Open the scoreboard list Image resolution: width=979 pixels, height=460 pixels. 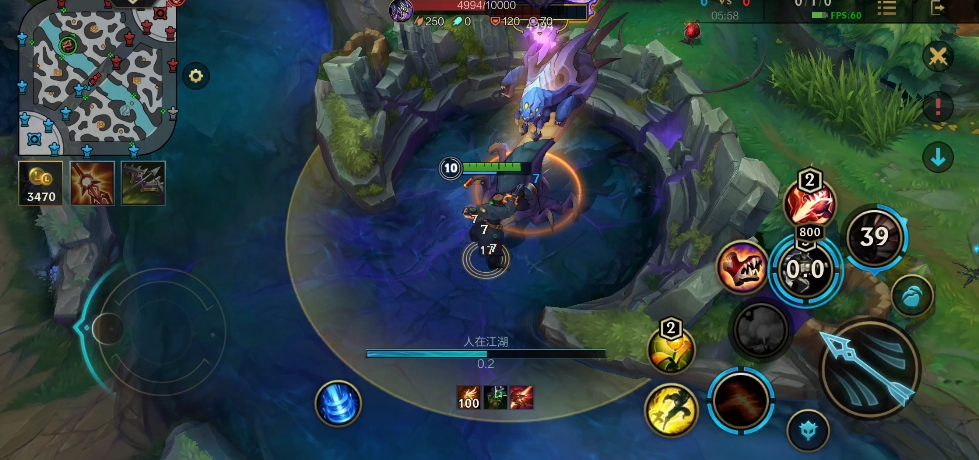886,8
